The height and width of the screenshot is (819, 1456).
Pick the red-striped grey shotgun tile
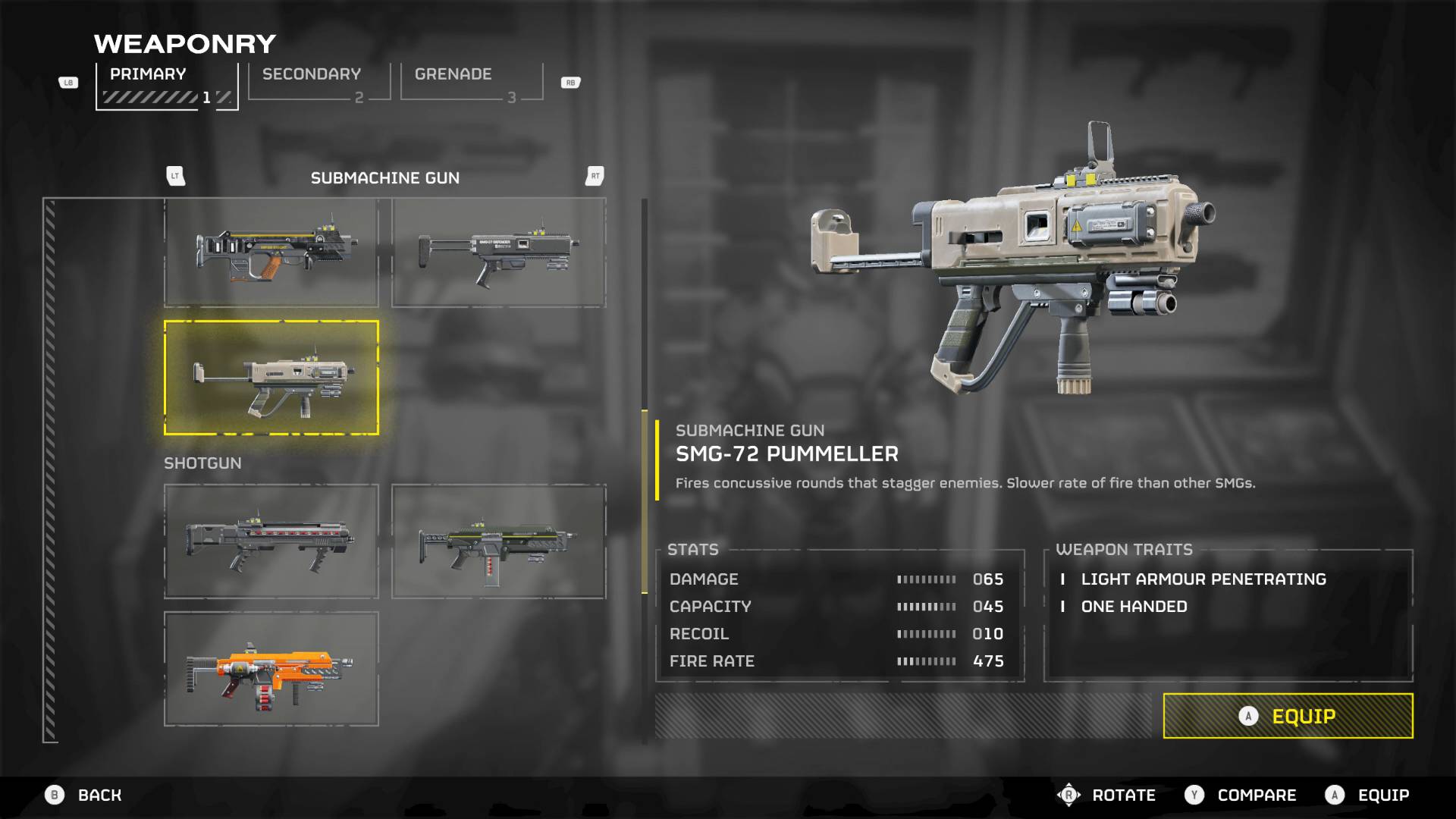tap(271, 541)
